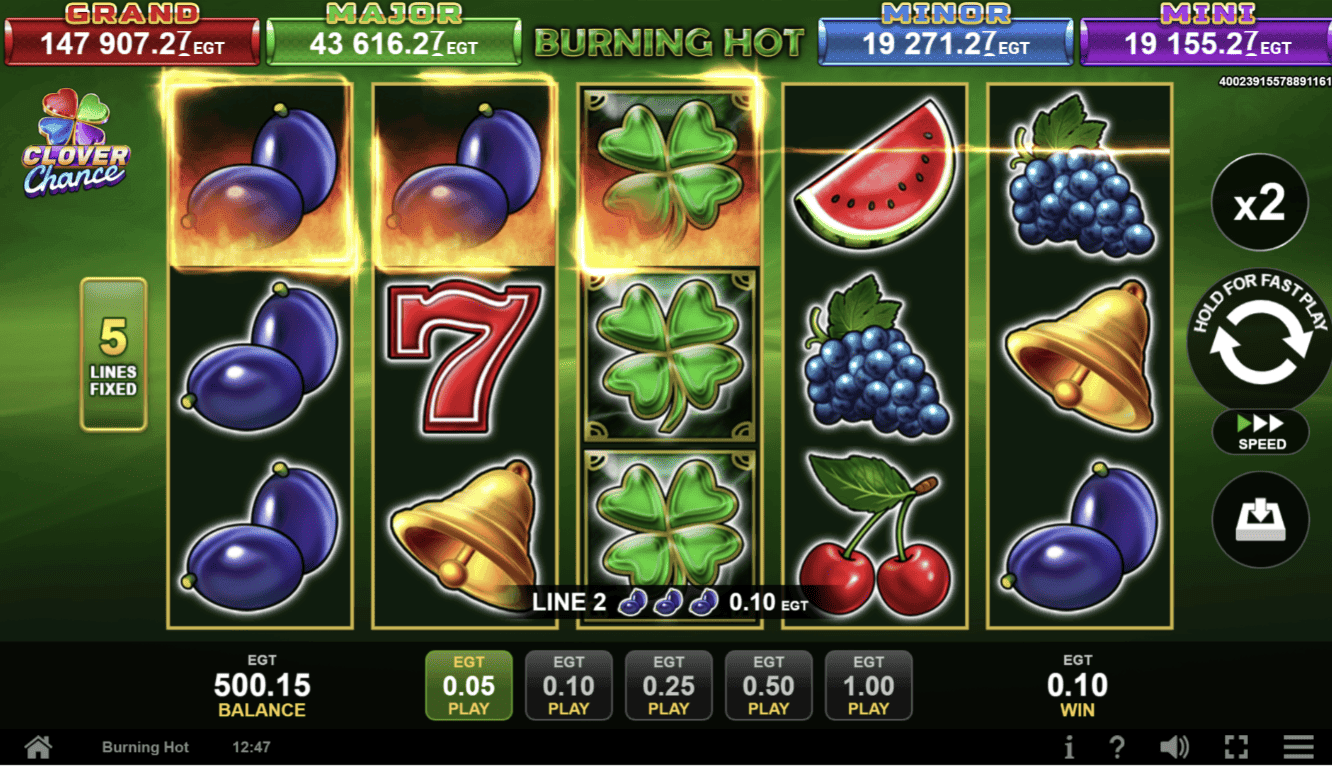Toggle the fast-forward SPEED button
Viewport: 1332px width, 768px height.
[1260, 432]
